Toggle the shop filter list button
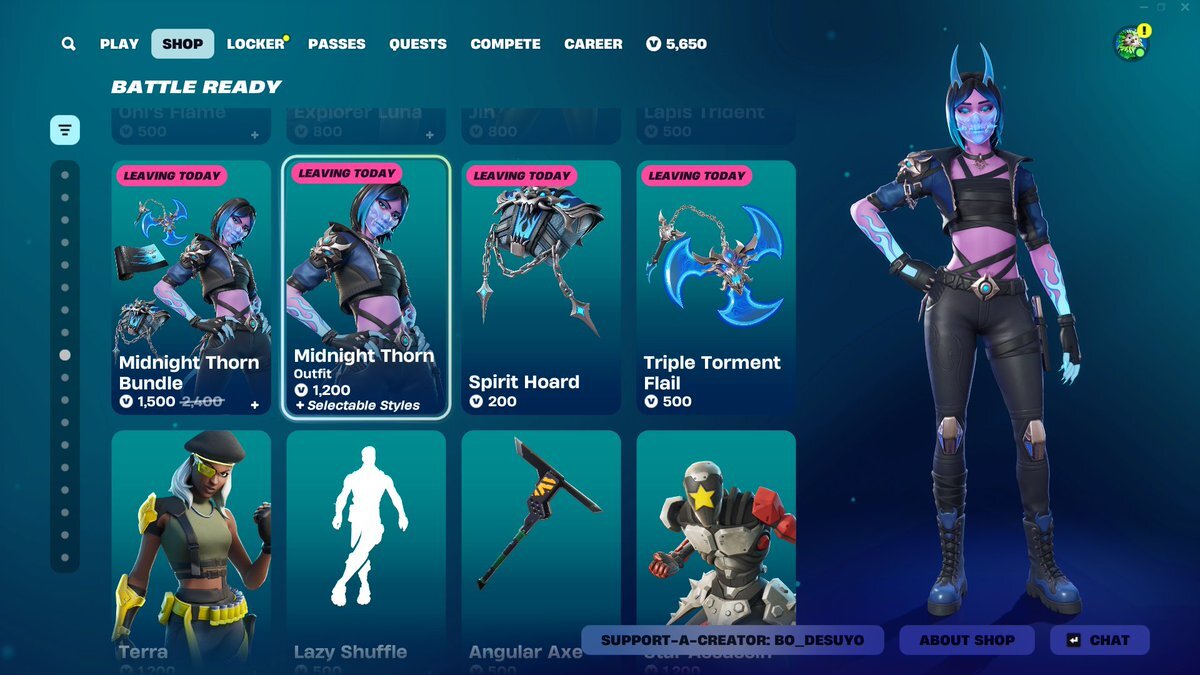 pos(65,130)
